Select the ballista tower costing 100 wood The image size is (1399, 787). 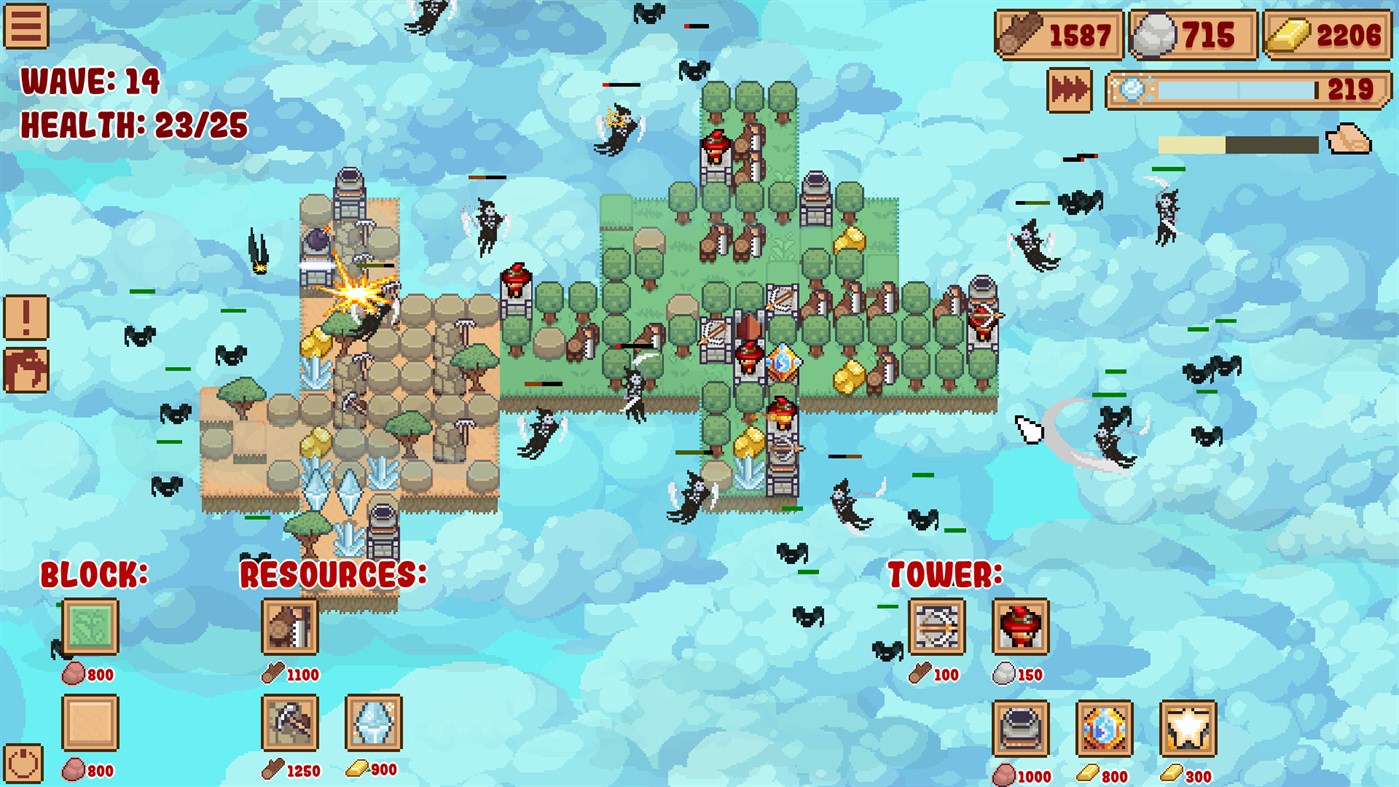(937, 628)
